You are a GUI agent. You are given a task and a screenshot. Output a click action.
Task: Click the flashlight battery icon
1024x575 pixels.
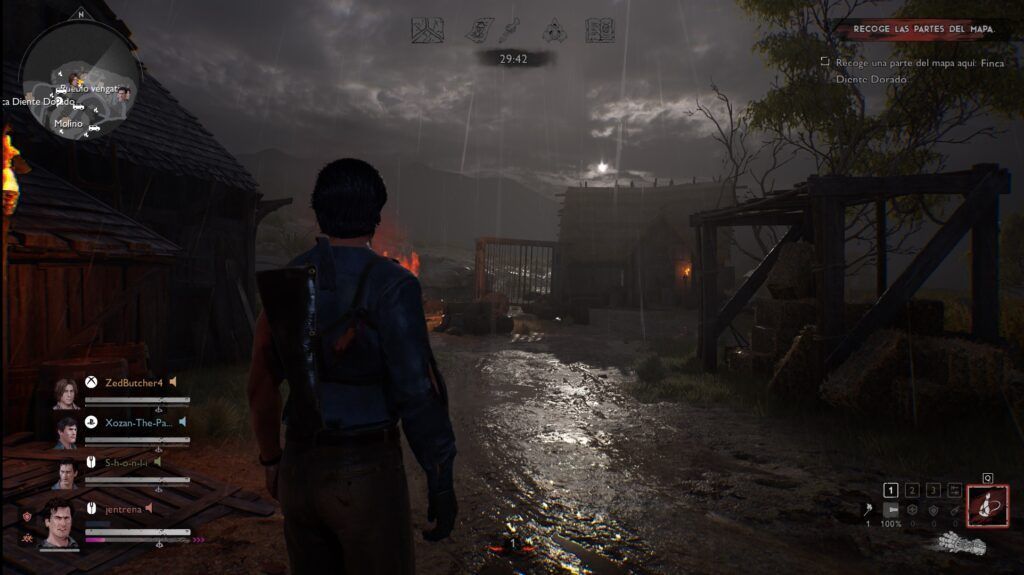coord(890,510)
